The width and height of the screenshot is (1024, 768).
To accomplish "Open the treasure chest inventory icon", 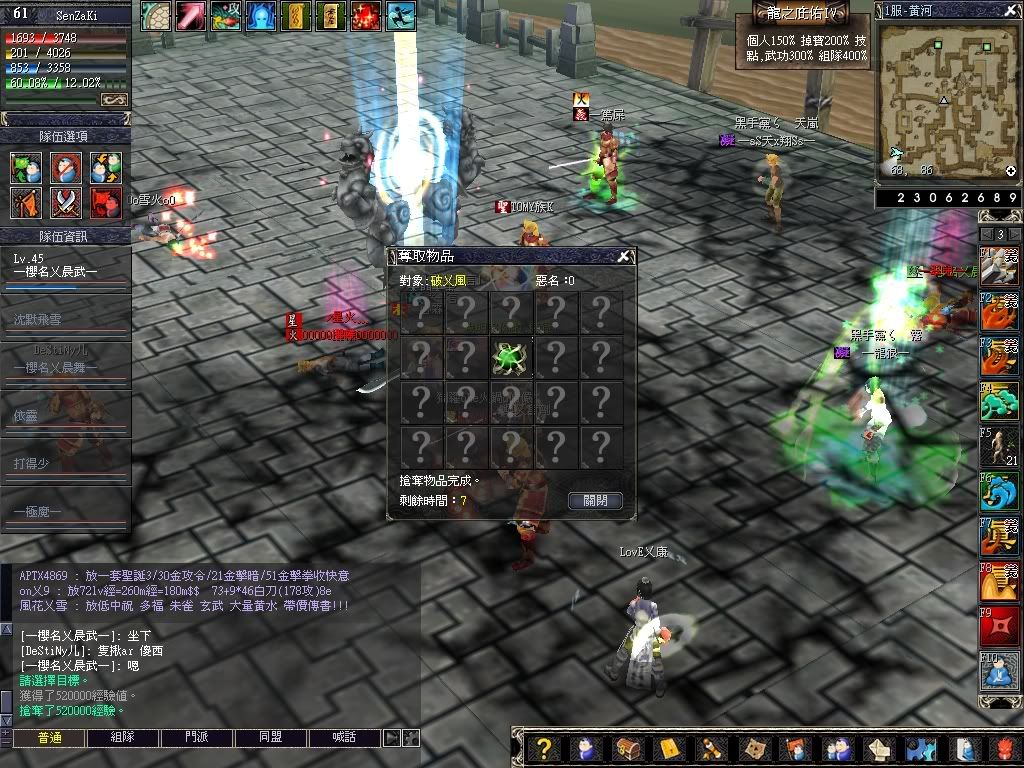I will tap(626, 749).
